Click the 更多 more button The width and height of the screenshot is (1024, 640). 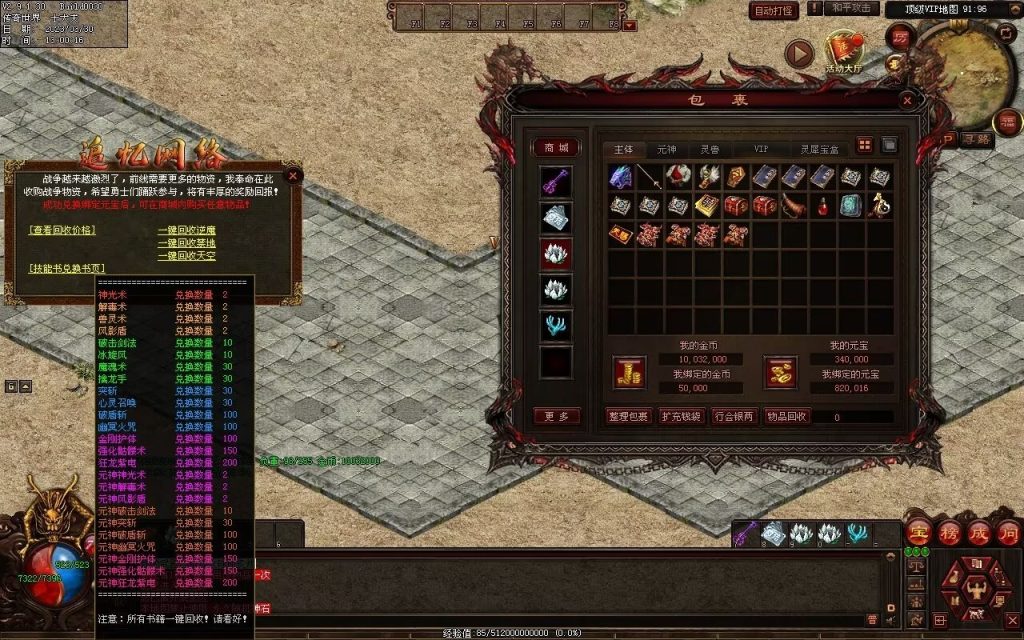click(x=556, y=416)
